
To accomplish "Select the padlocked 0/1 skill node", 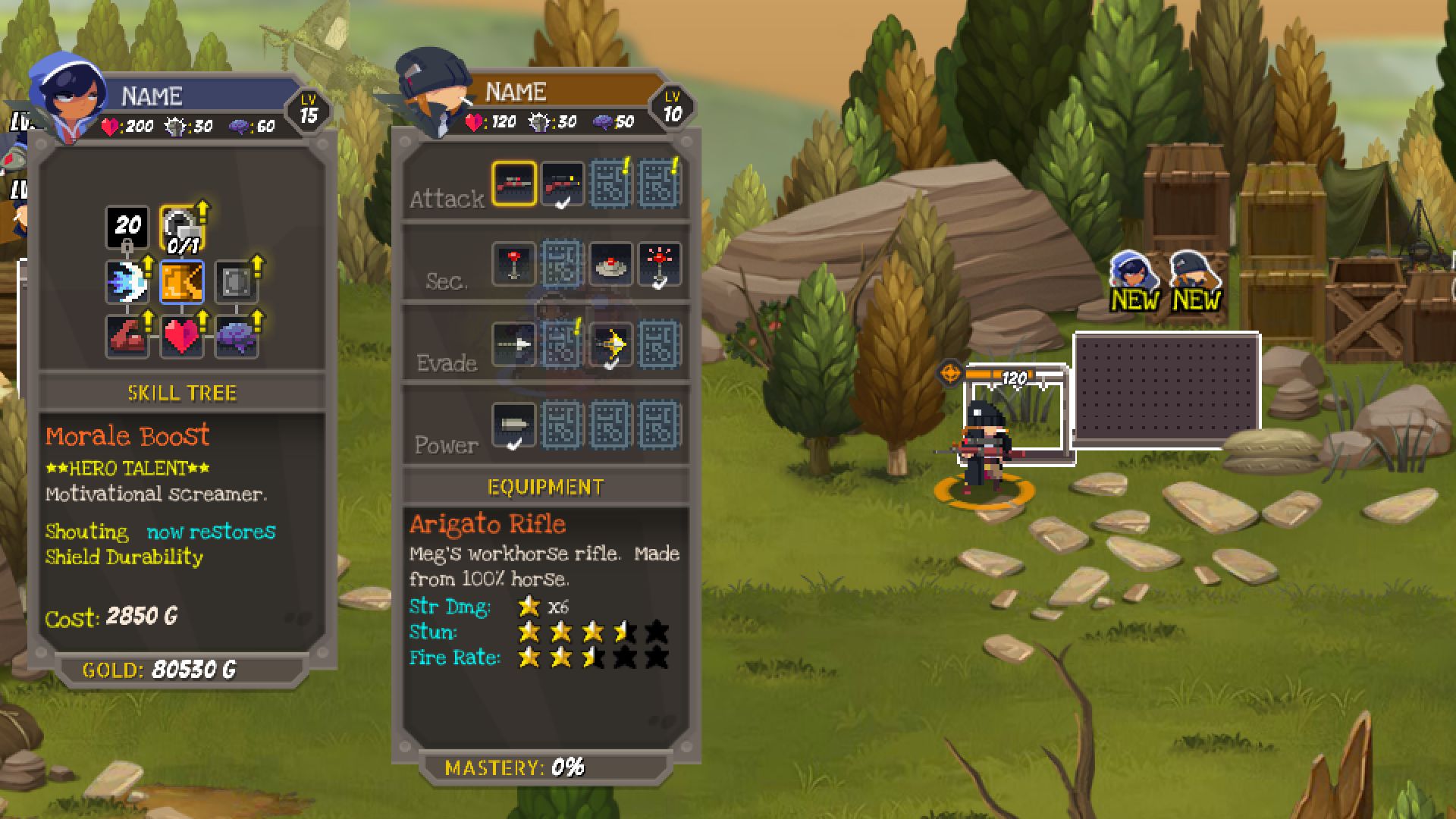I will (x=182, y=228).
